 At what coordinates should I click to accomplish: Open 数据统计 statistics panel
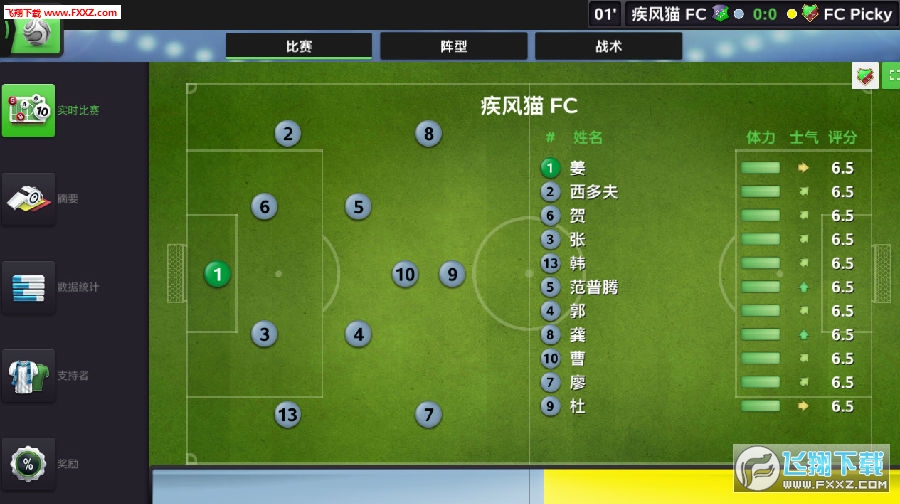click(x=29, y=287)
